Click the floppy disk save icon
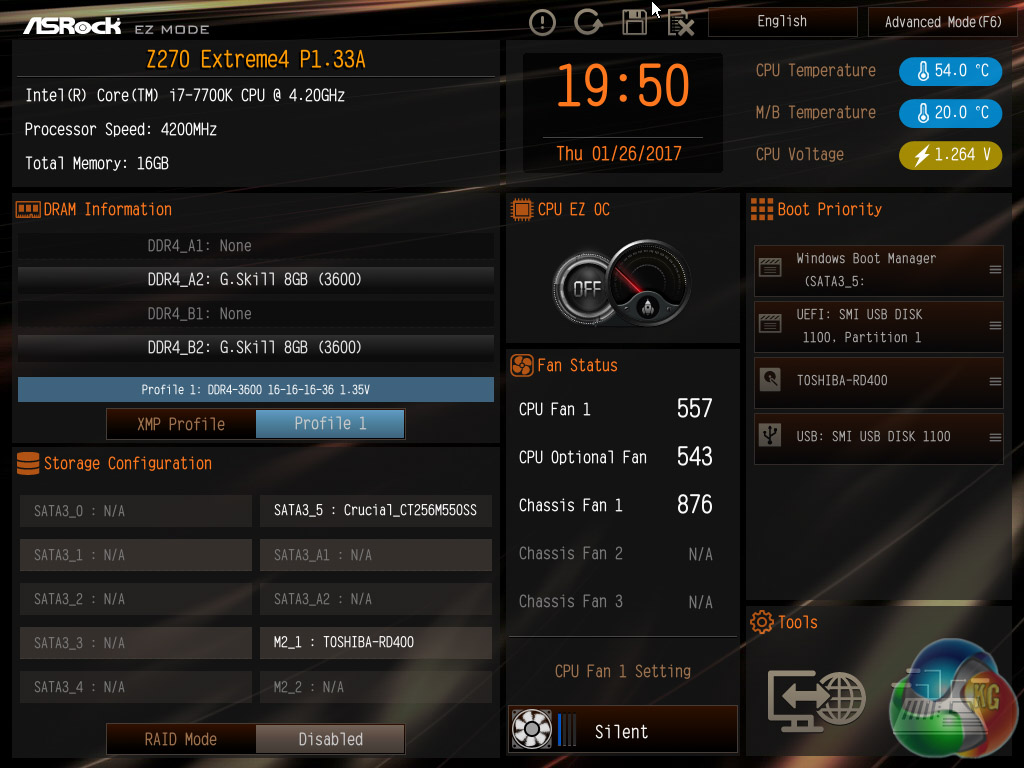Viewport: 1024px width, 768px height. tap(634, 22)
